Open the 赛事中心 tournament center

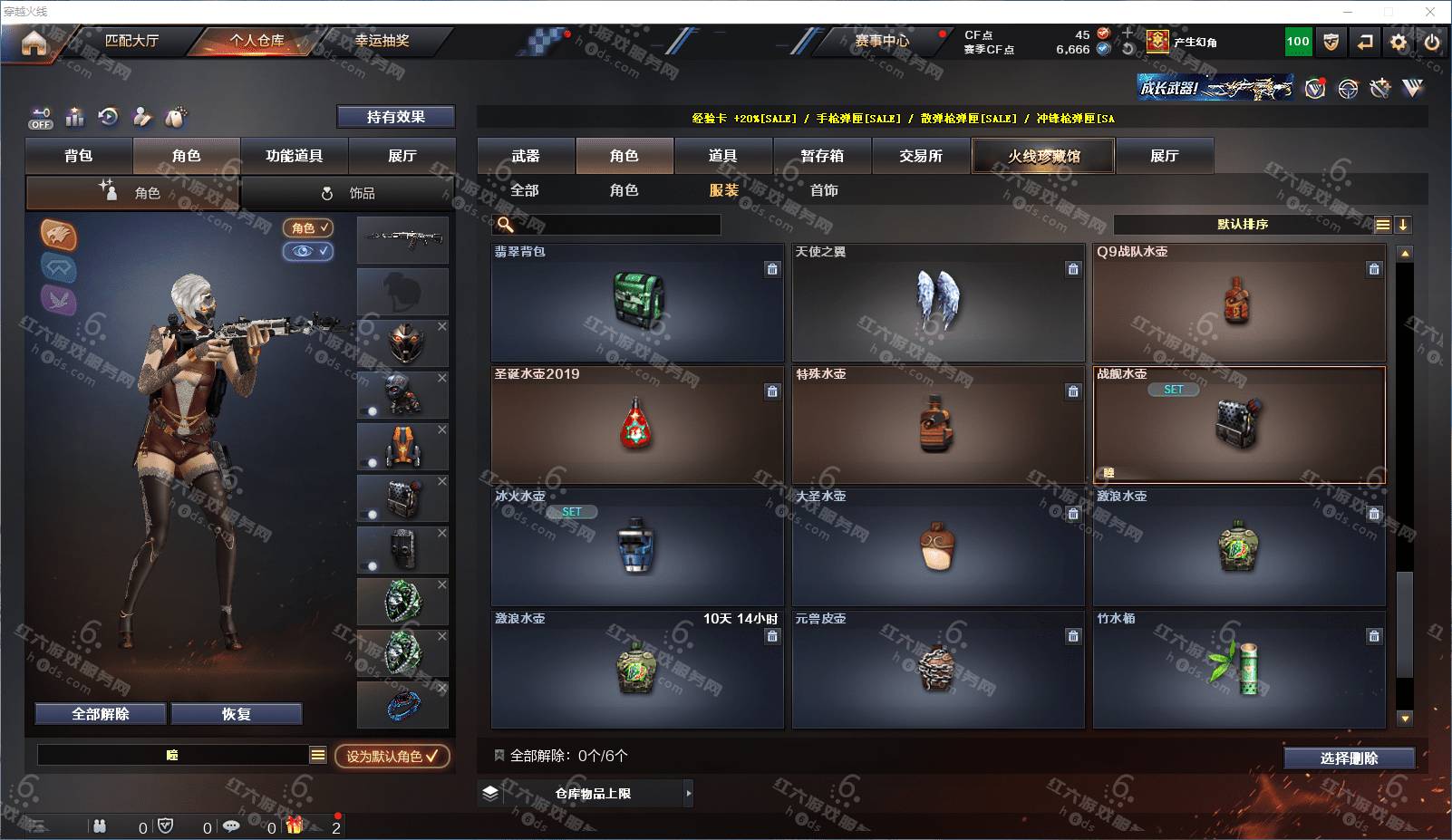pyautogui.click(x=881, y=41)
